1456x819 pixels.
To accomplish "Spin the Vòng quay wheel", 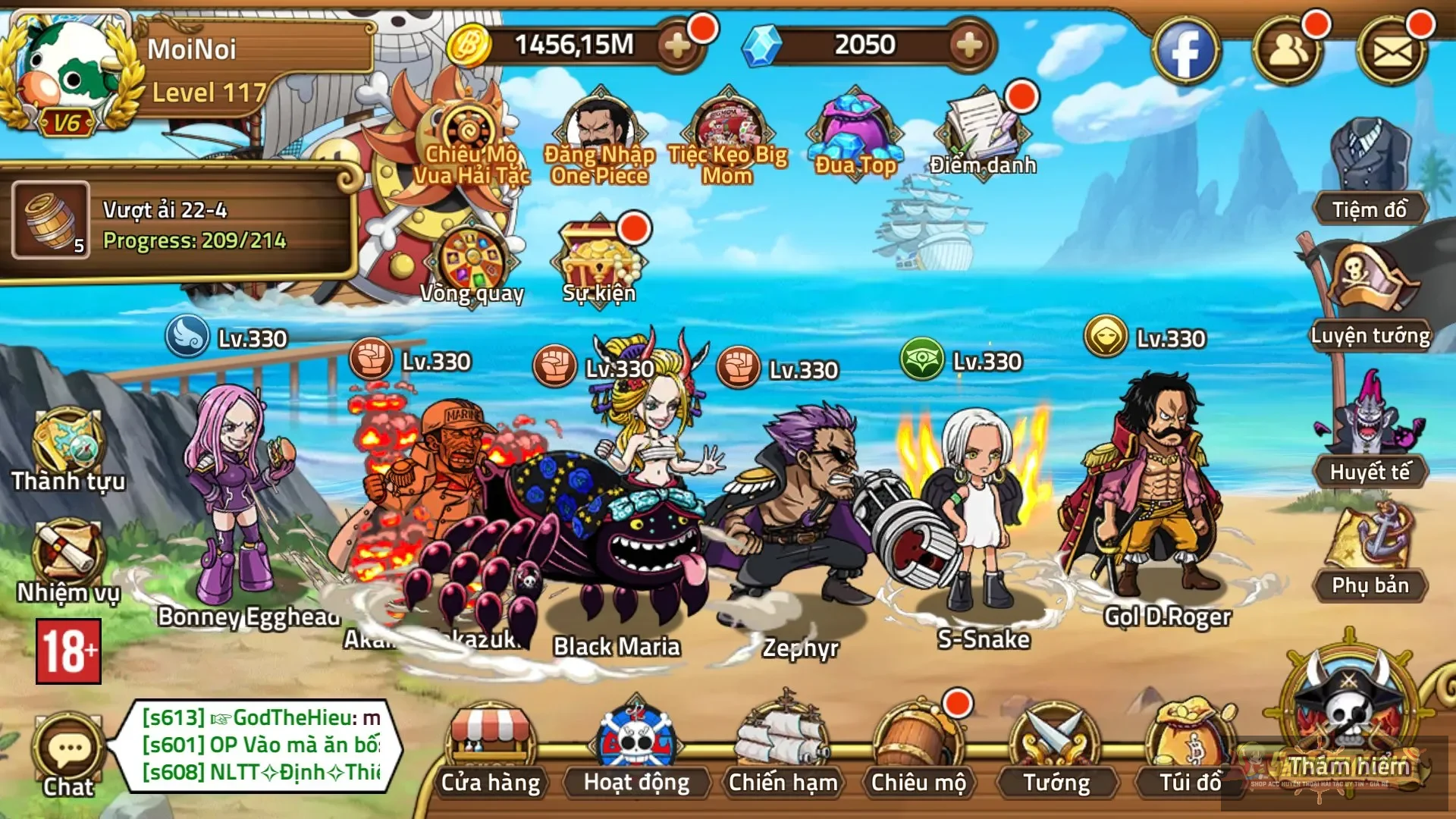I will pos(472,262).
